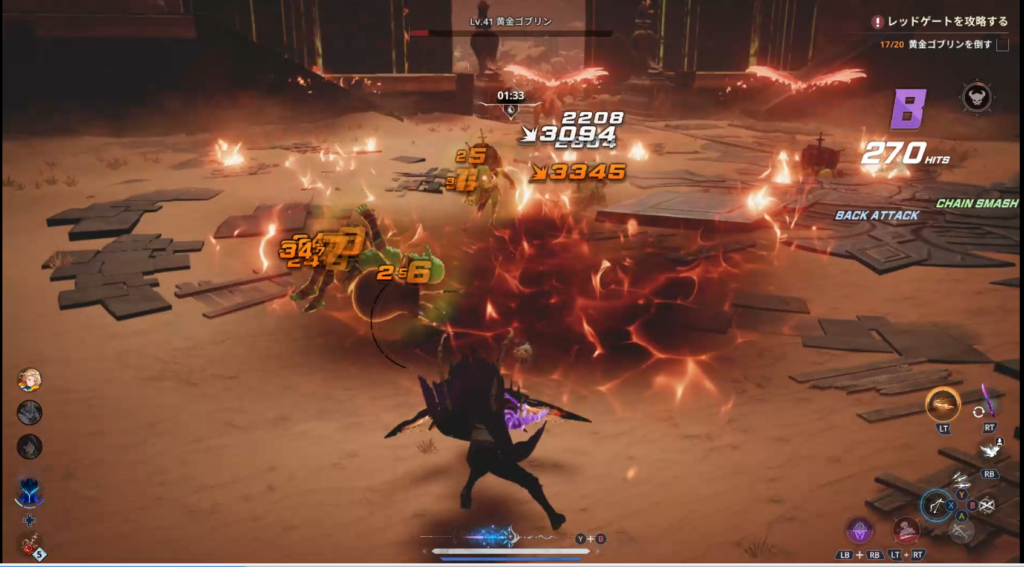The width and height of the screenshot is (1024, 567).
Task: Activate the glowing orange LT skill icon
Action: point(942,404)
